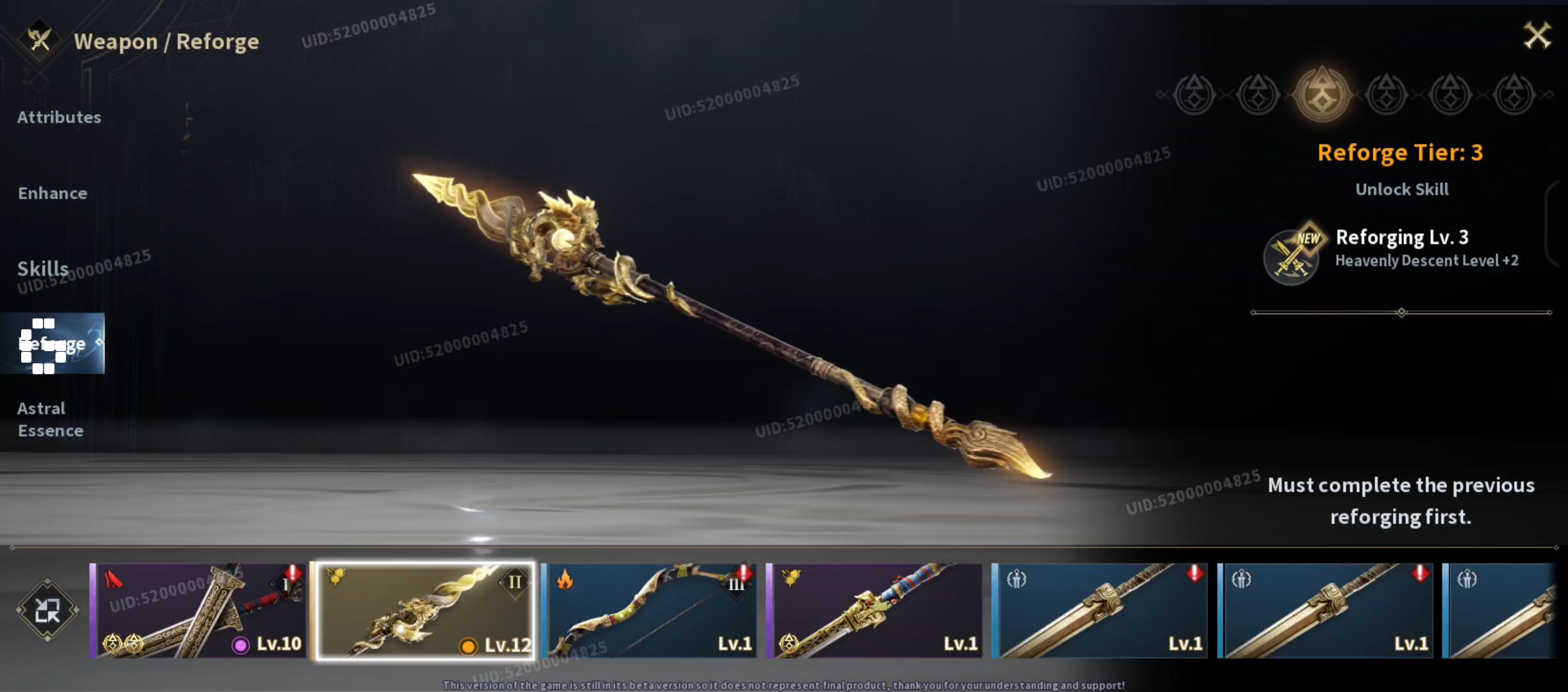Collapse the weapon list with the arrows icon

coord(47,610)
